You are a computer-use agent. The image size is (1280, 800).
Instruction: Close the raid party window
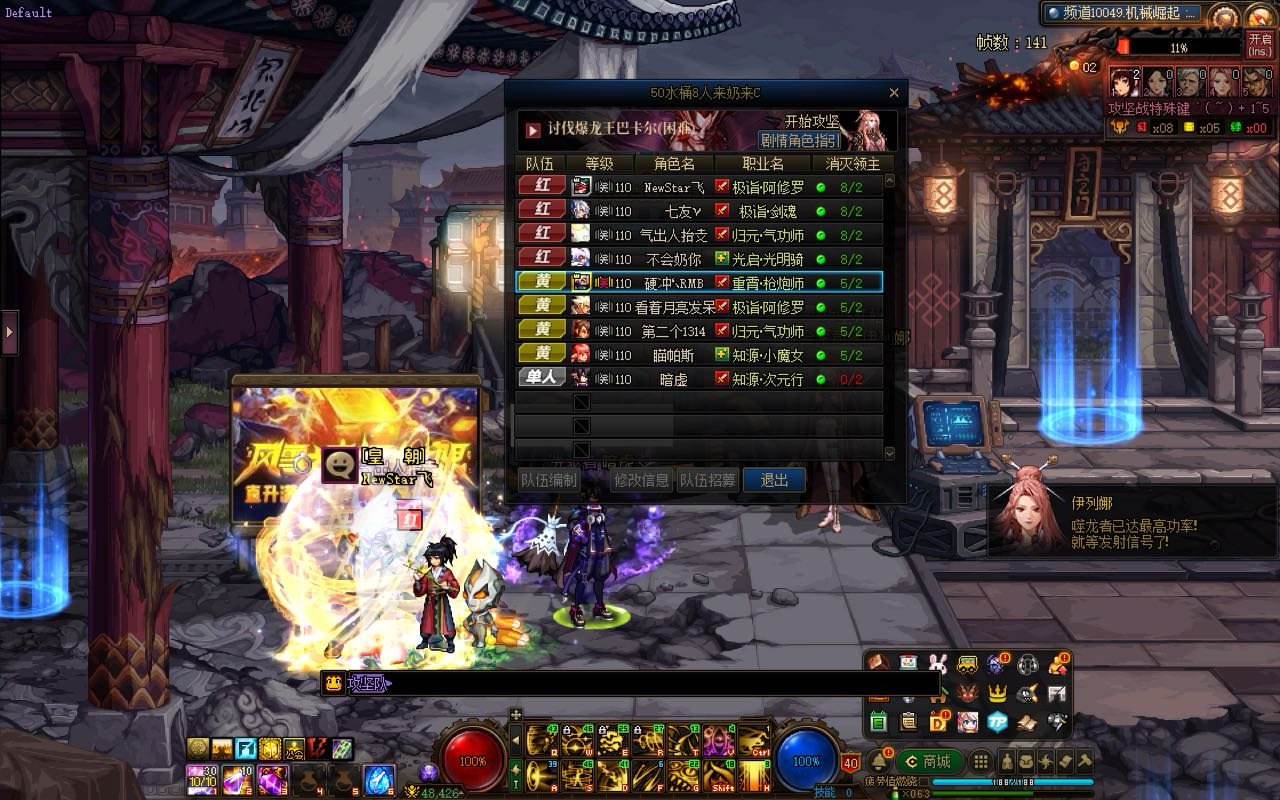pyautogui.click(x=894, y=93)
